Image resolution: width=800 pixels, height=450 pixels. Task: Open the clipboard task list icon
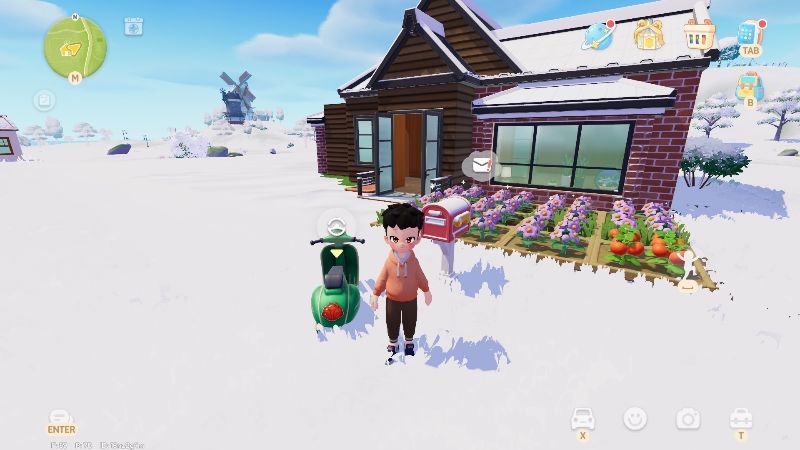pyautogui.click(x=44, y=100)
